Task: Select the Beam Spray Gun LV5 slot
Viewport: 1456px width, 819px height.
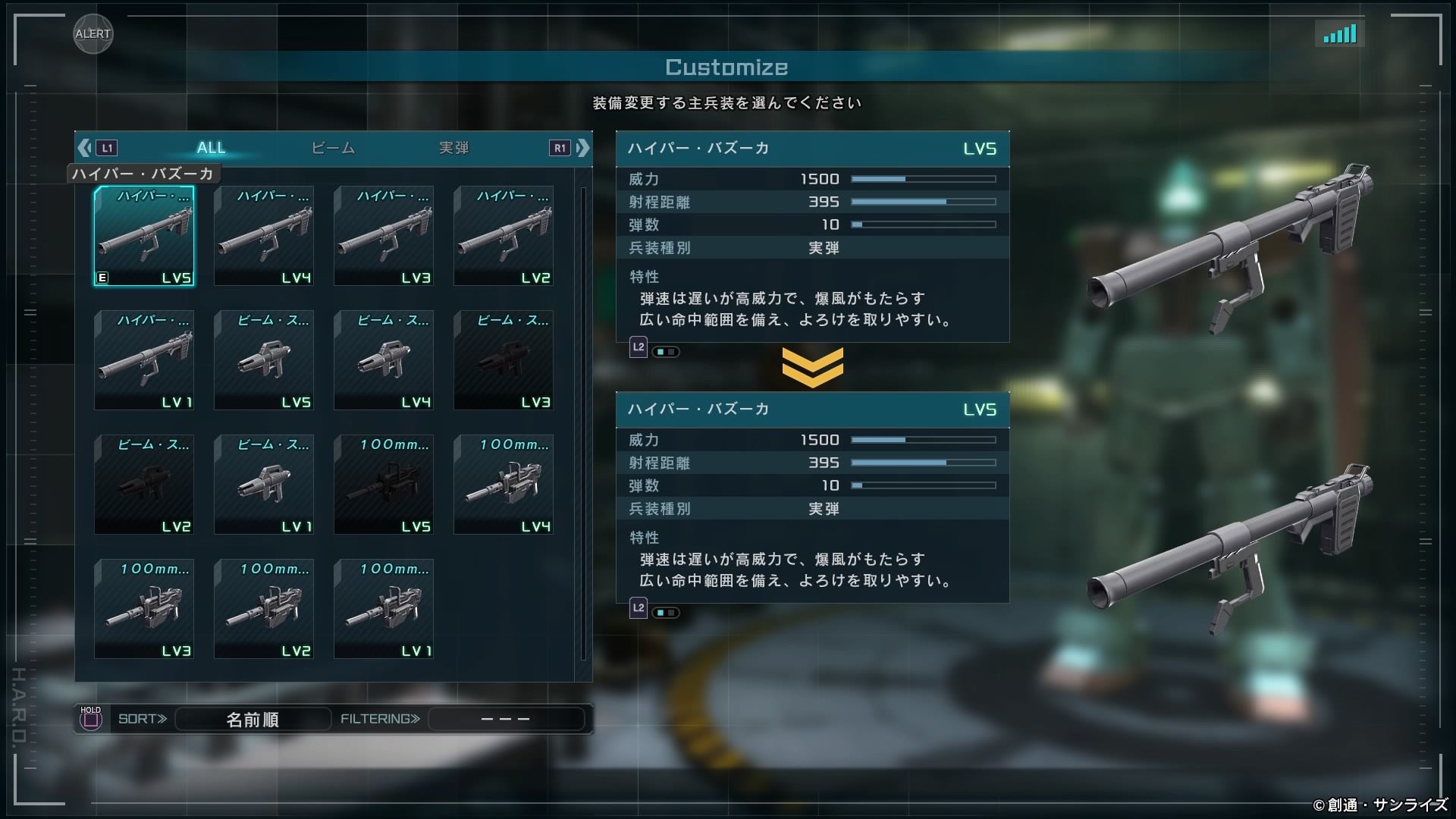Action: (x=264, y=360)
